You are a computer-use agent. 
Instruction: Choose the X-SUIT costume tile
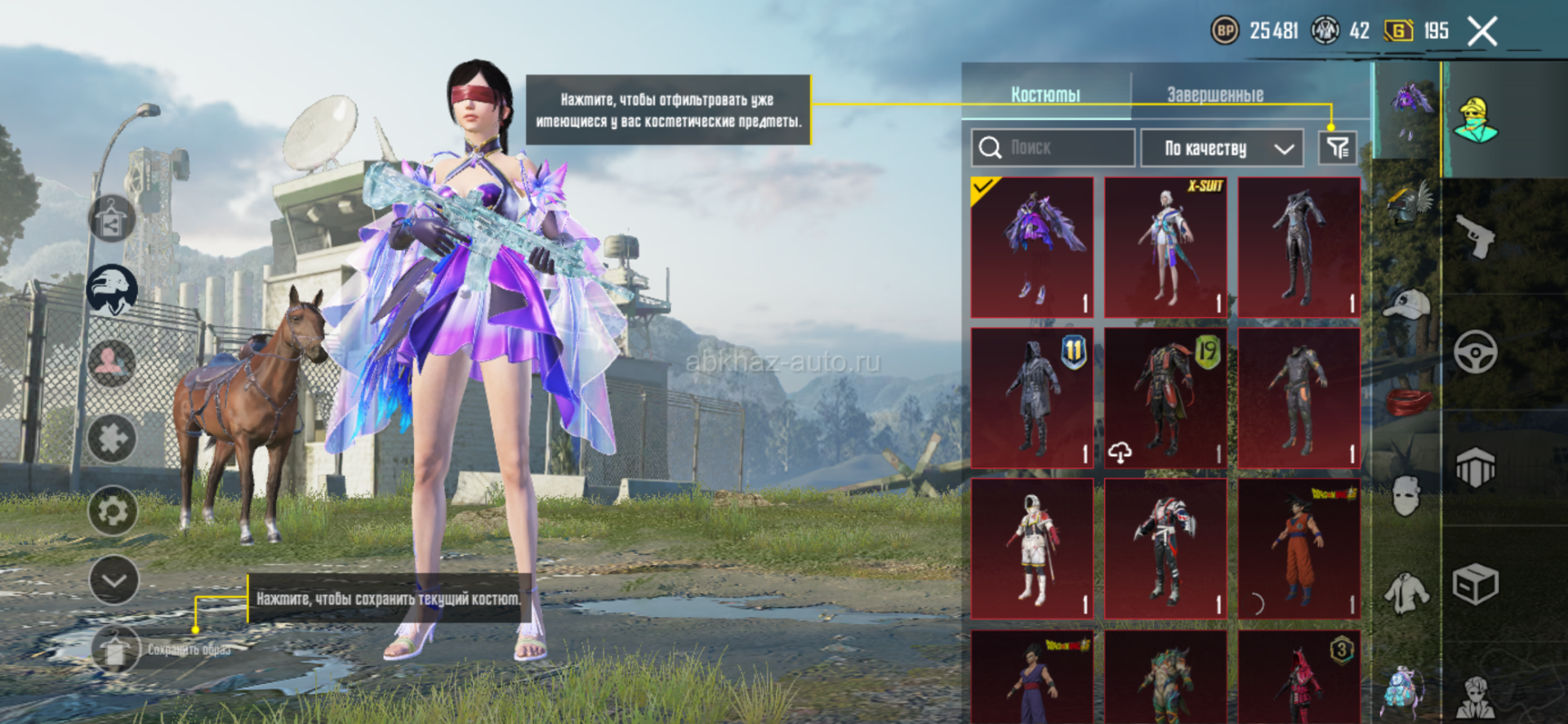pos(1165,247)
